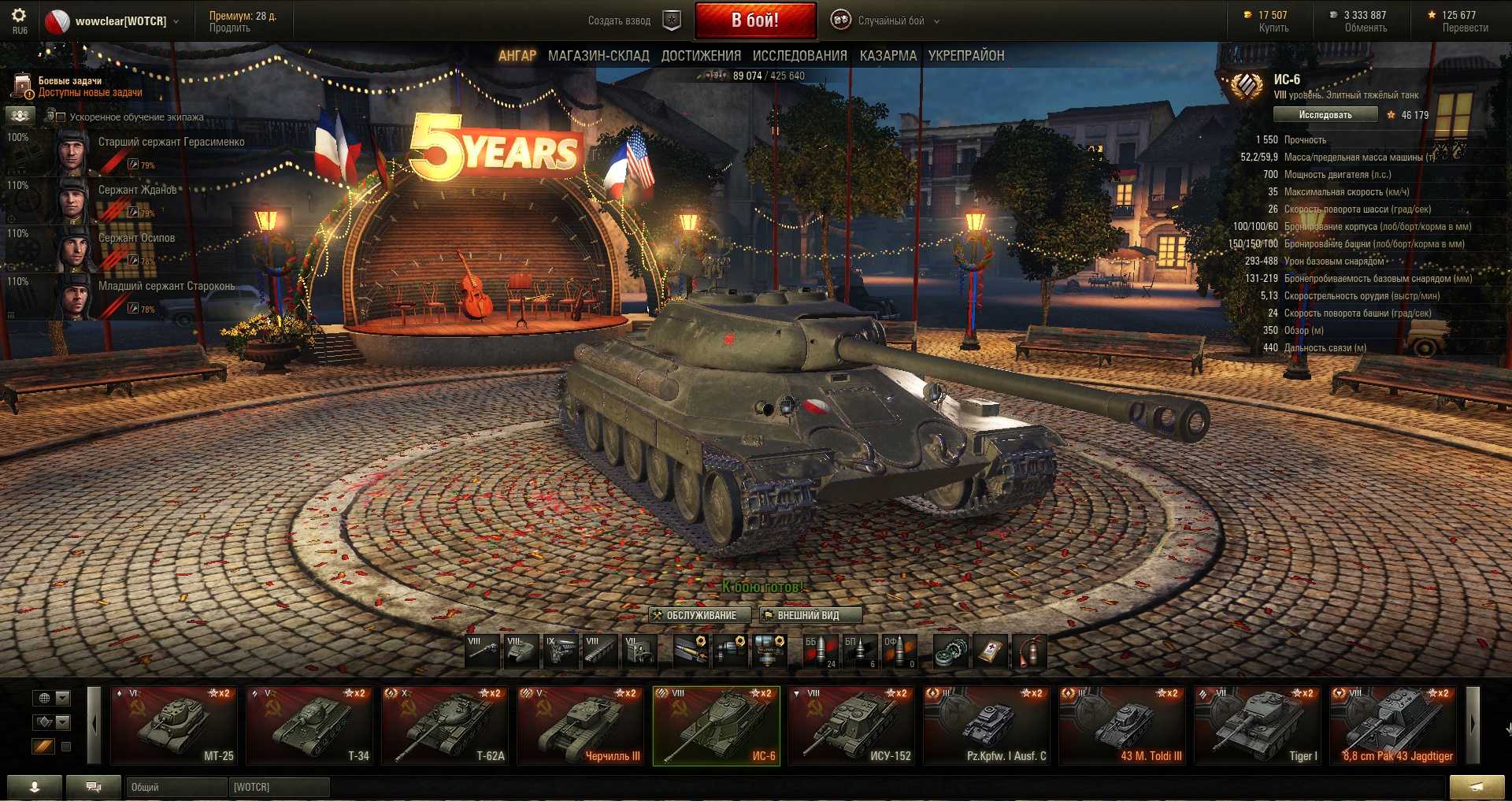Open the "Случайный бой" battle type dropdown

coord(891,21)
